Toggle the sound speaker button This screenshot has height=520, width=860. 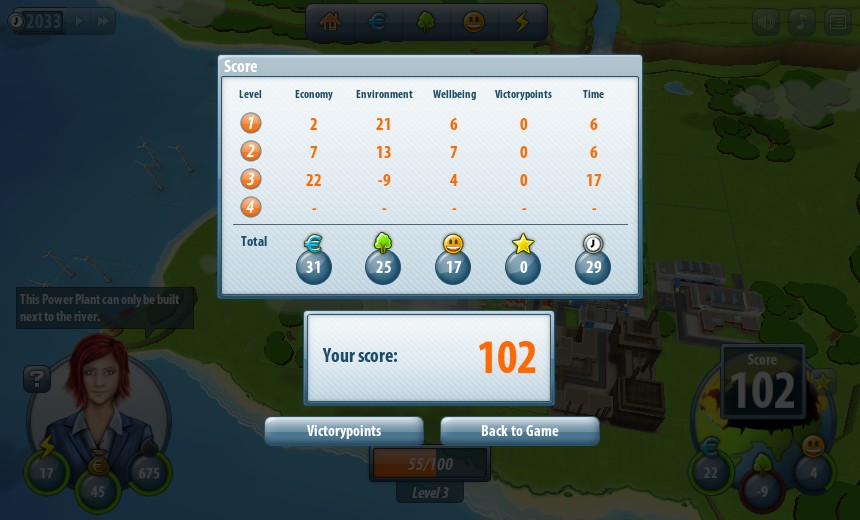766,22
